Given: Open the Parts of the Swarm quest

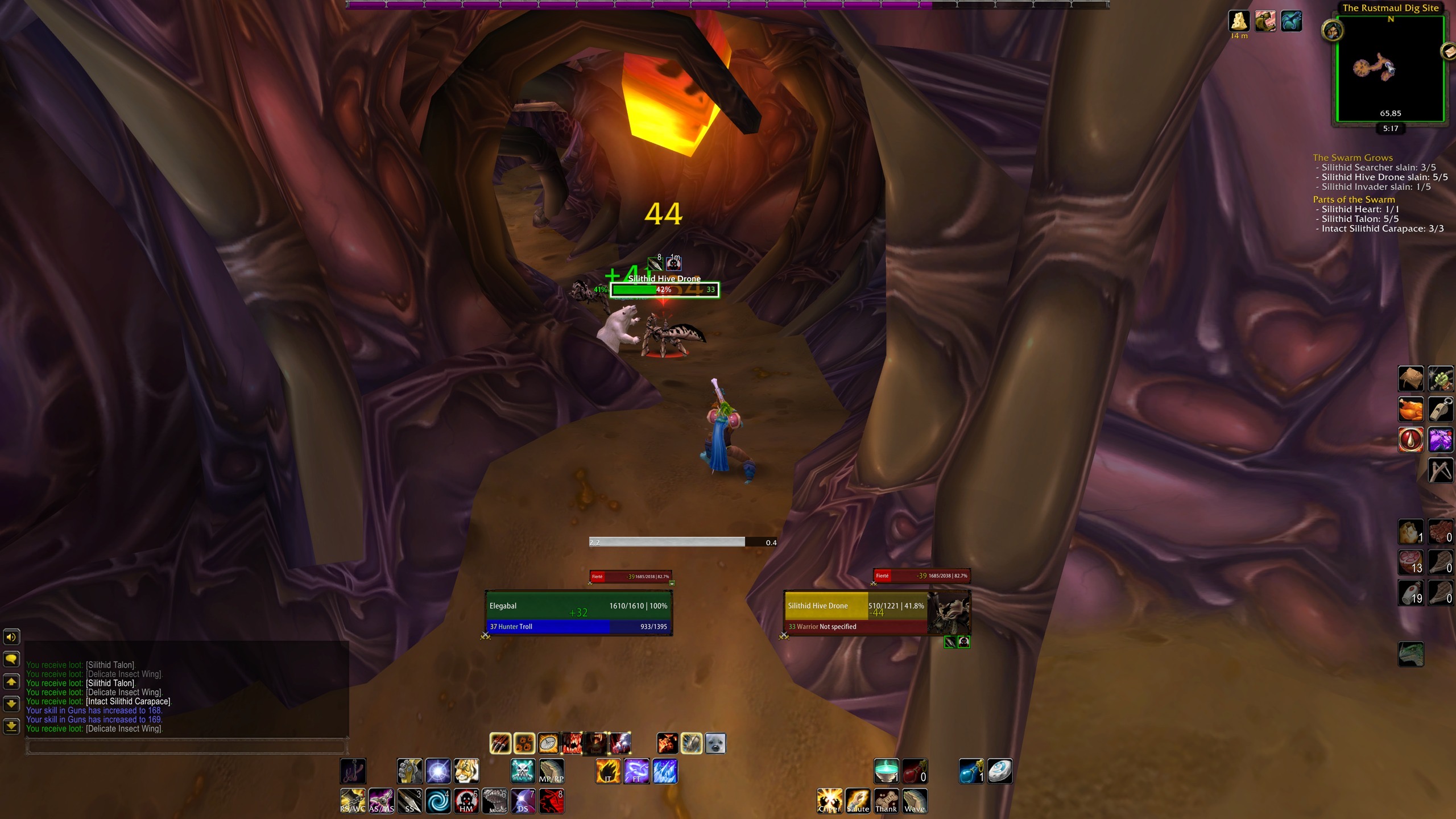Looking at the screenshot, I should (x=1354, y=200).
